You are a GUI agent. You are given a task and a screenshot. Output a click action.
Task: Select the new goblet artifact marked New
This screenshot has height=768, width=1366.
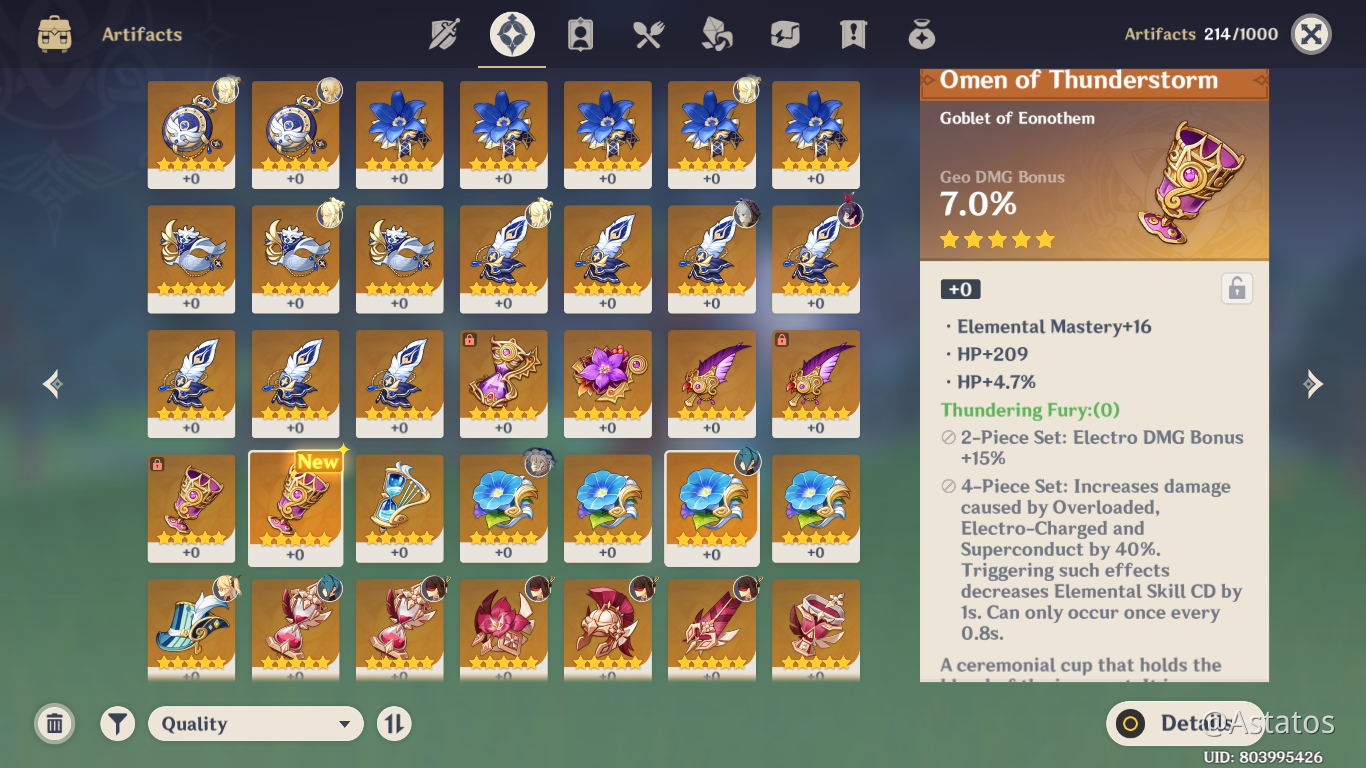295,508
